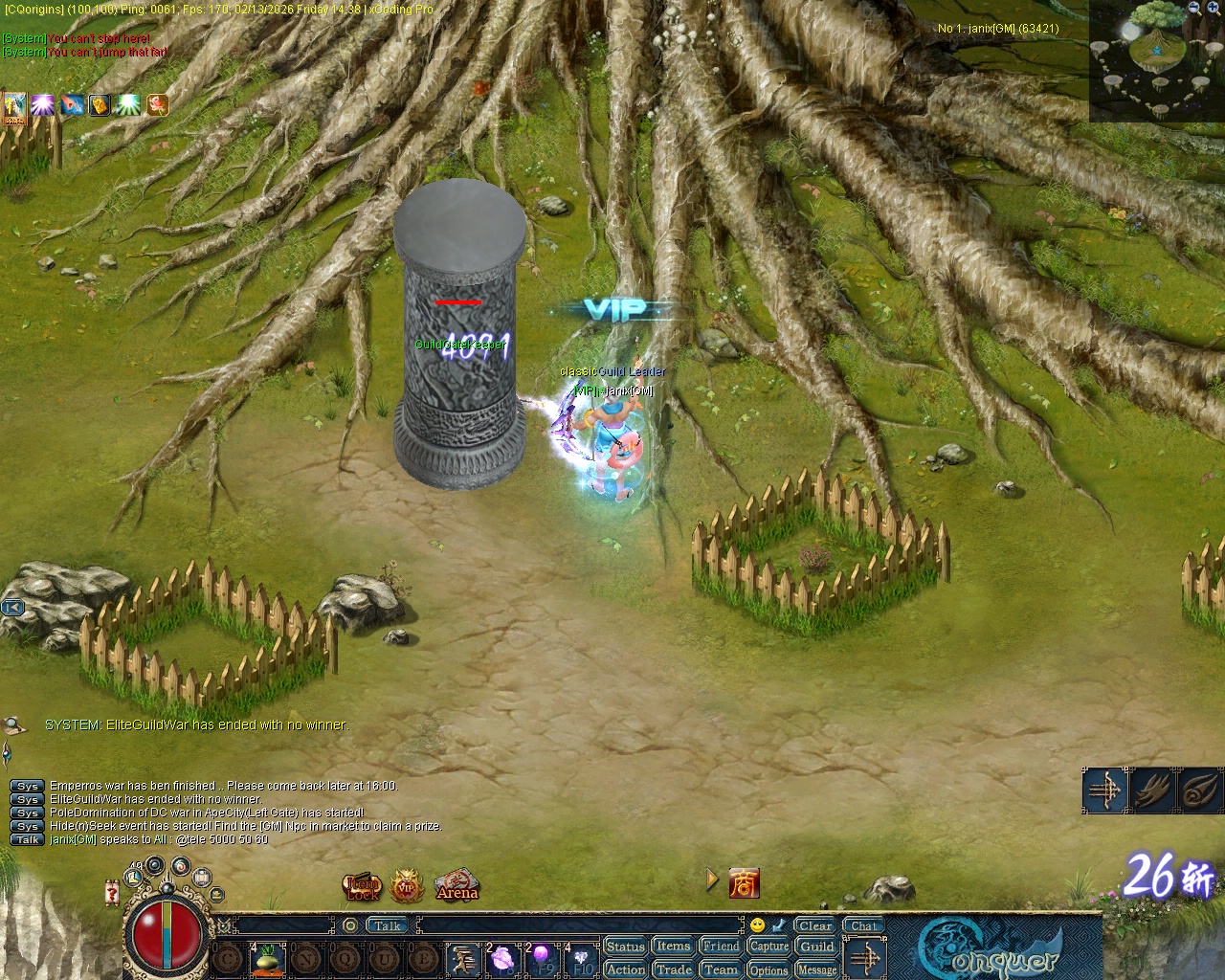Open the Options menu
The width and height of the screenshot is (1225, 980).
768,969
